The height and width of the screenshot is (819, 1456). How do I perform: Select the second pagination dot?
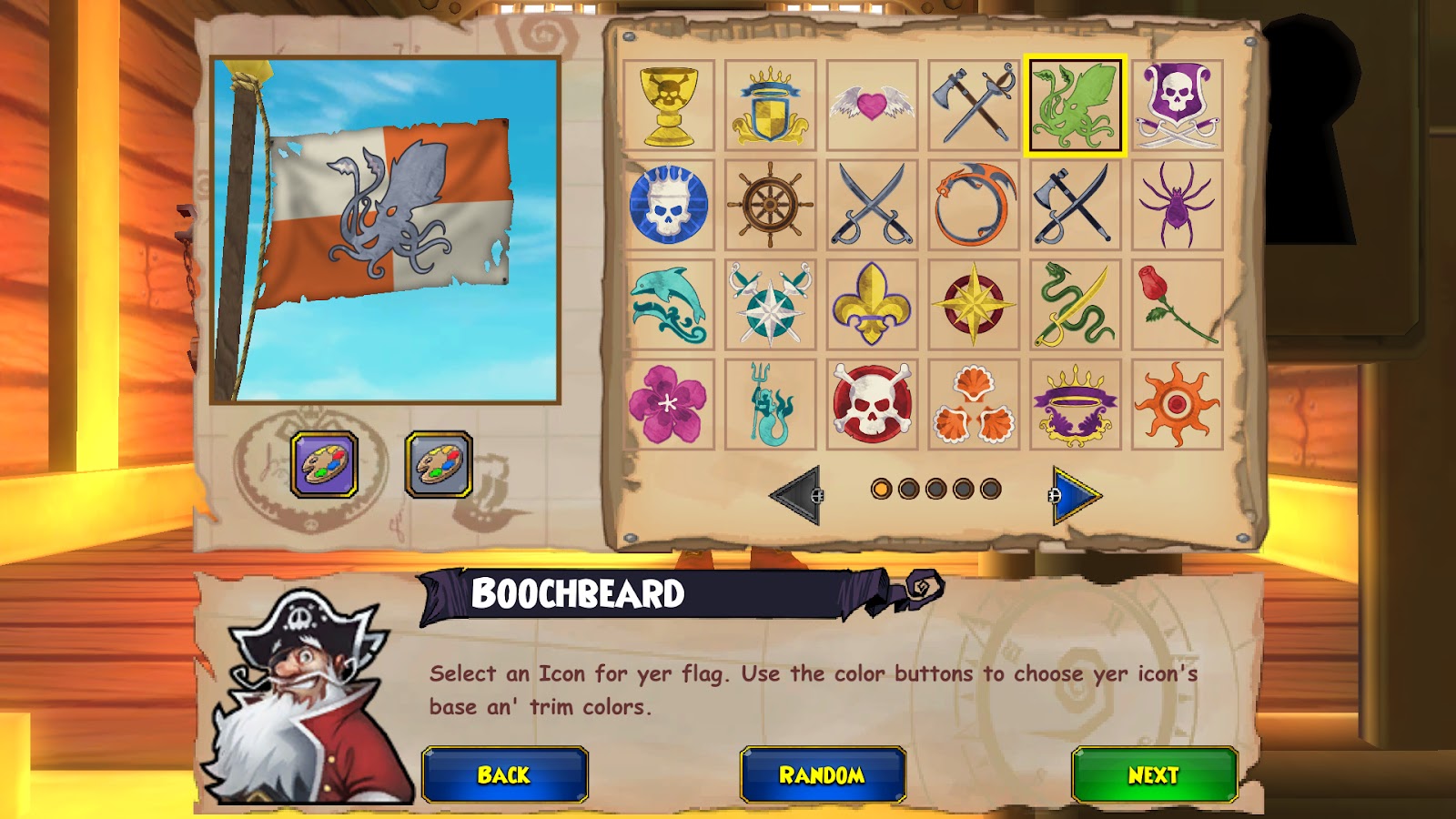(906, 490)
